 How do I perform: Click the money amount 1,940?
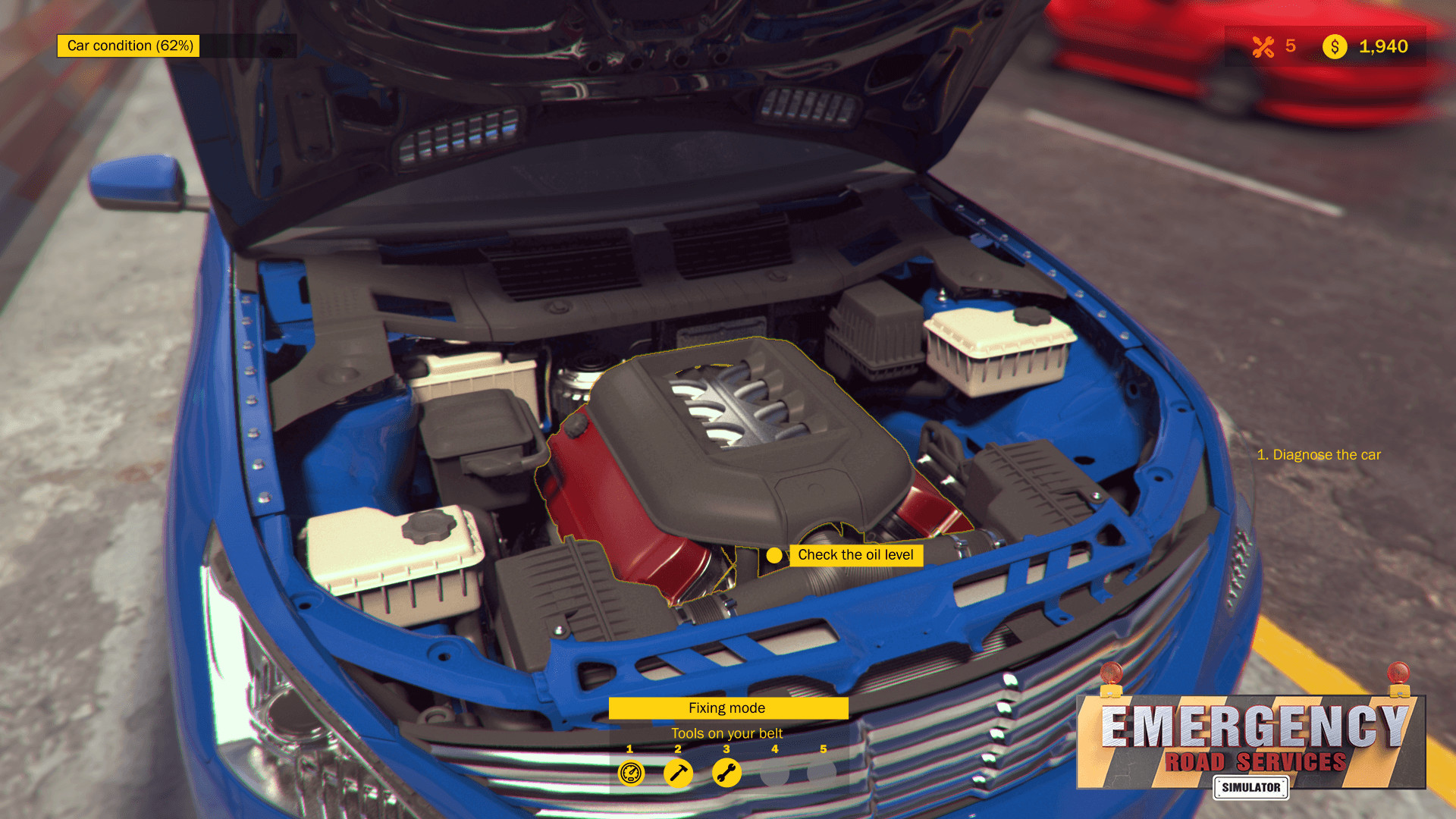tap(1384, 47)
